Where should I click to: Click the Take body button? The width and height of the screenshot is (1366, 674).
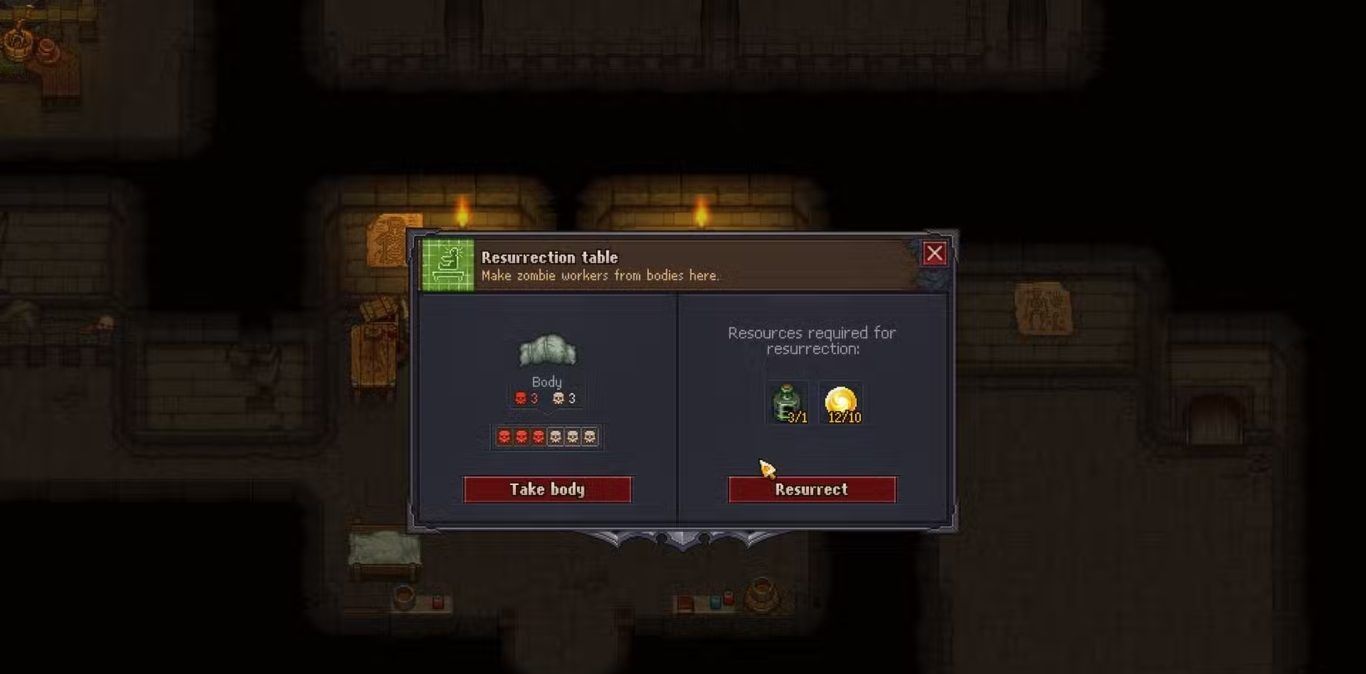click(547, 489)
